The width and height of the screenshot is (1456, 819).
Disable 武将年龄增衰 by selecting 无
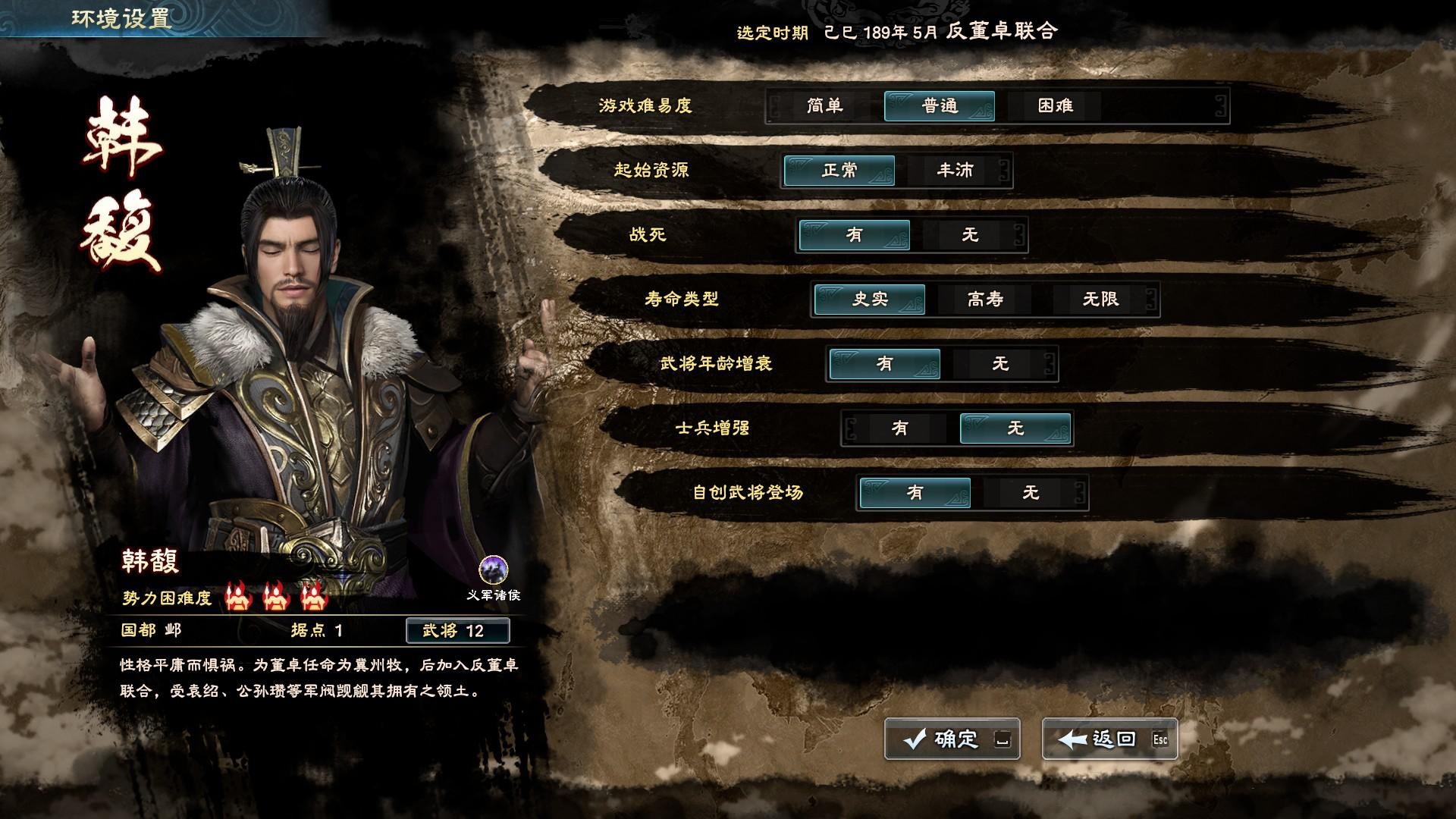[x=999, y=364]
